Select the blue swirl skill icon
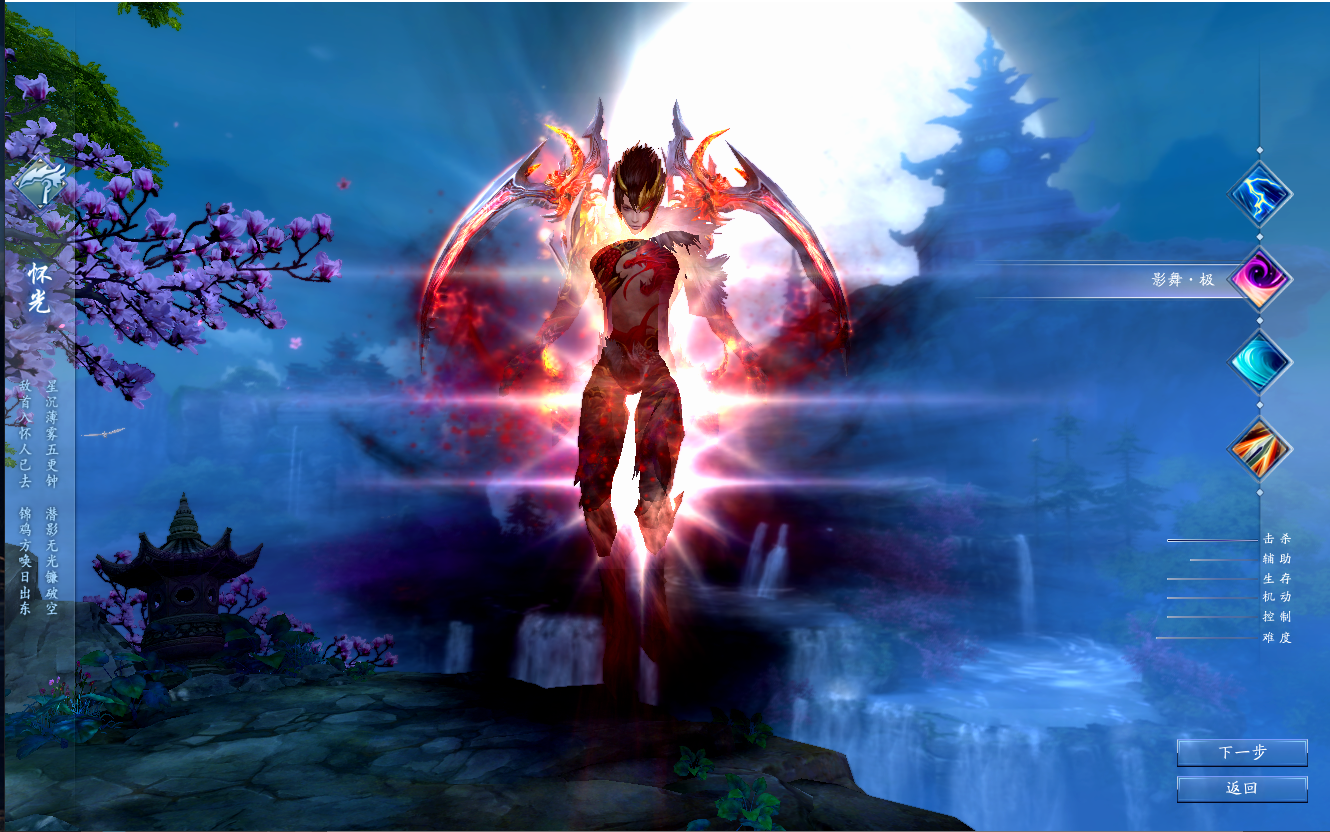The image size is (1330, 832). [x=1258, y=360]
